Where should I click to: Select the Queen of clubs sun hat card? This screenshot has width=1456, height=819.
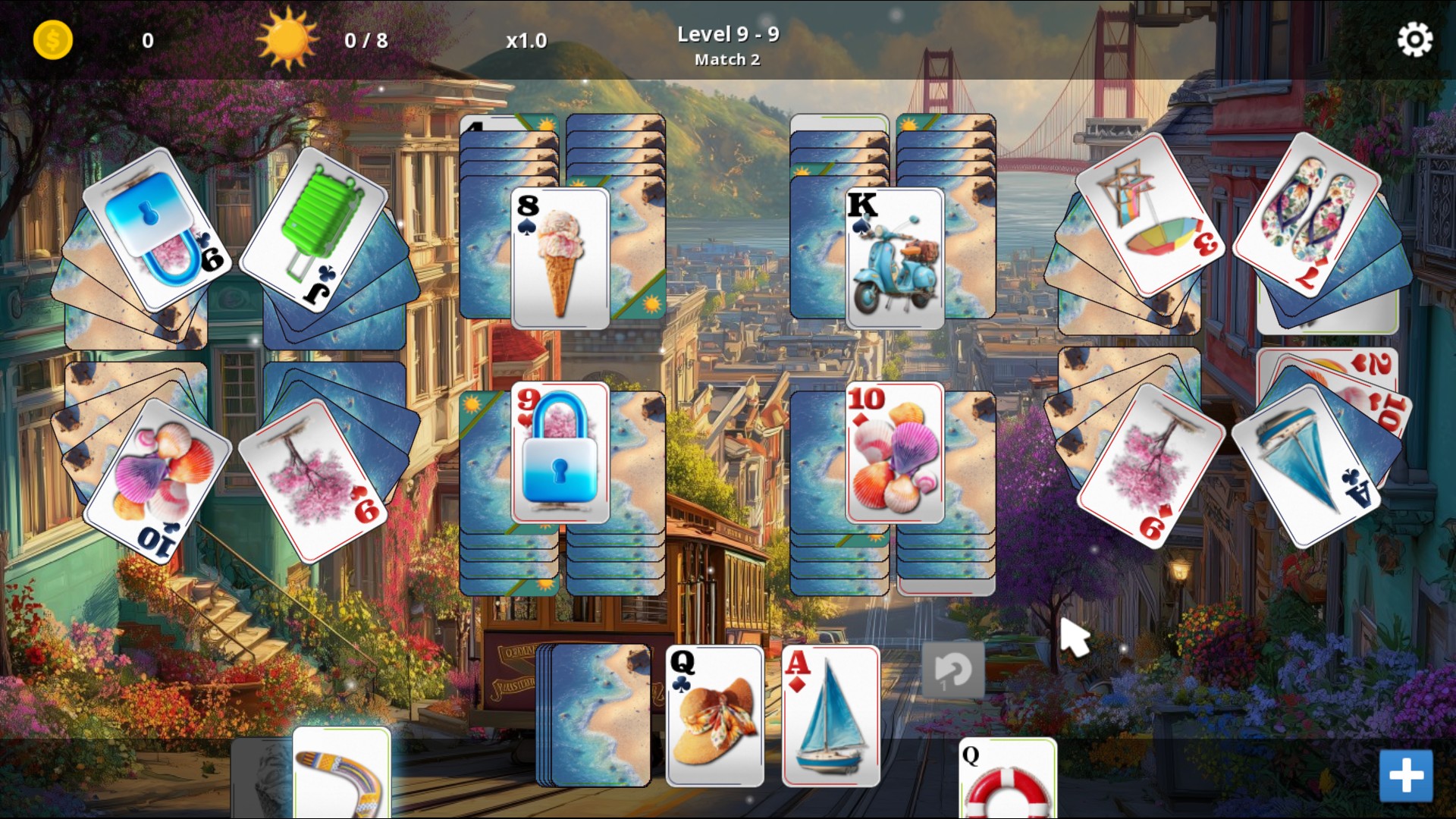tap(714, 716)
